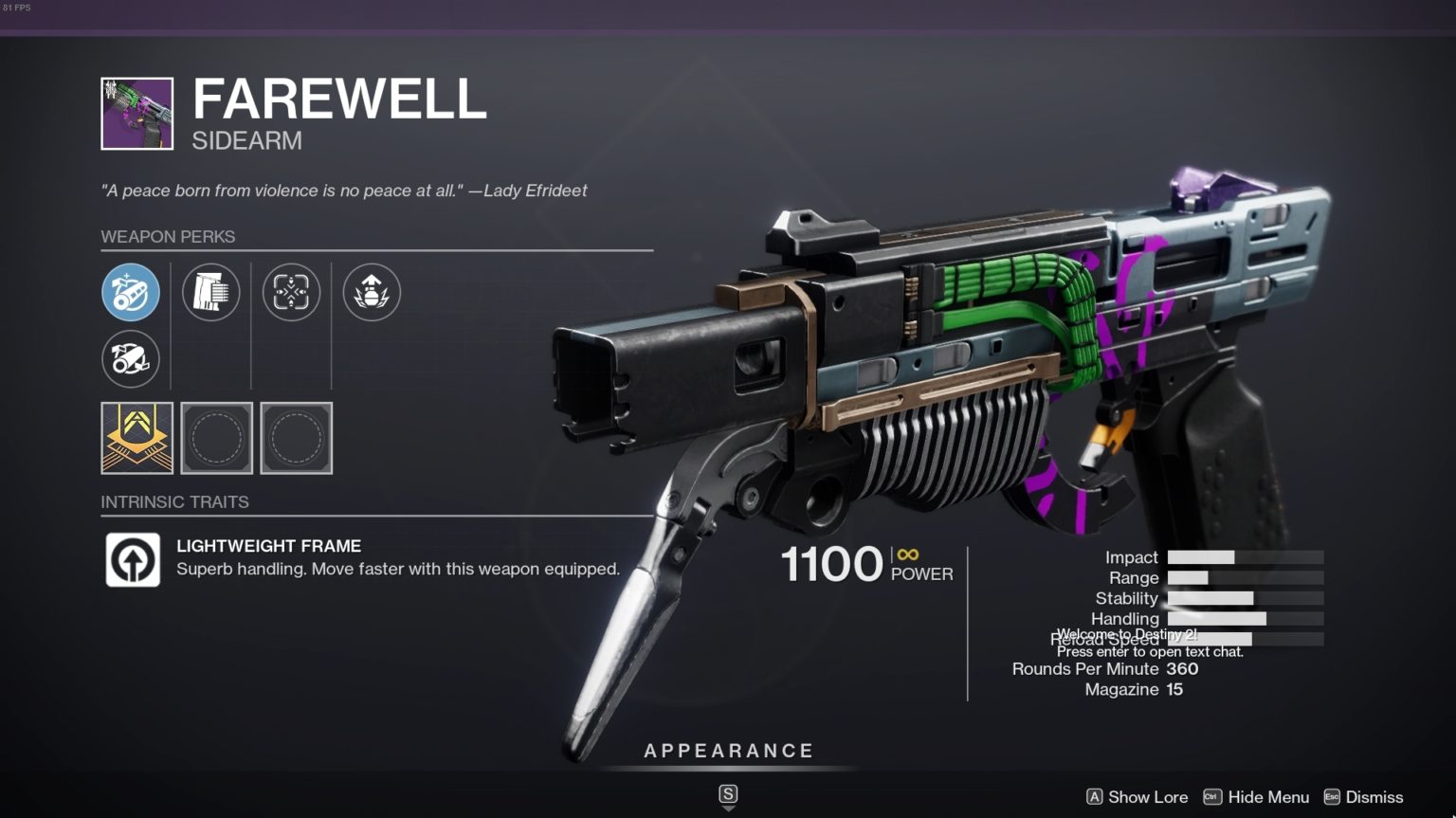The image size is (1456, 818).
Task: Toggle the alternate barrel perk below the selected one
Action: 131,360
